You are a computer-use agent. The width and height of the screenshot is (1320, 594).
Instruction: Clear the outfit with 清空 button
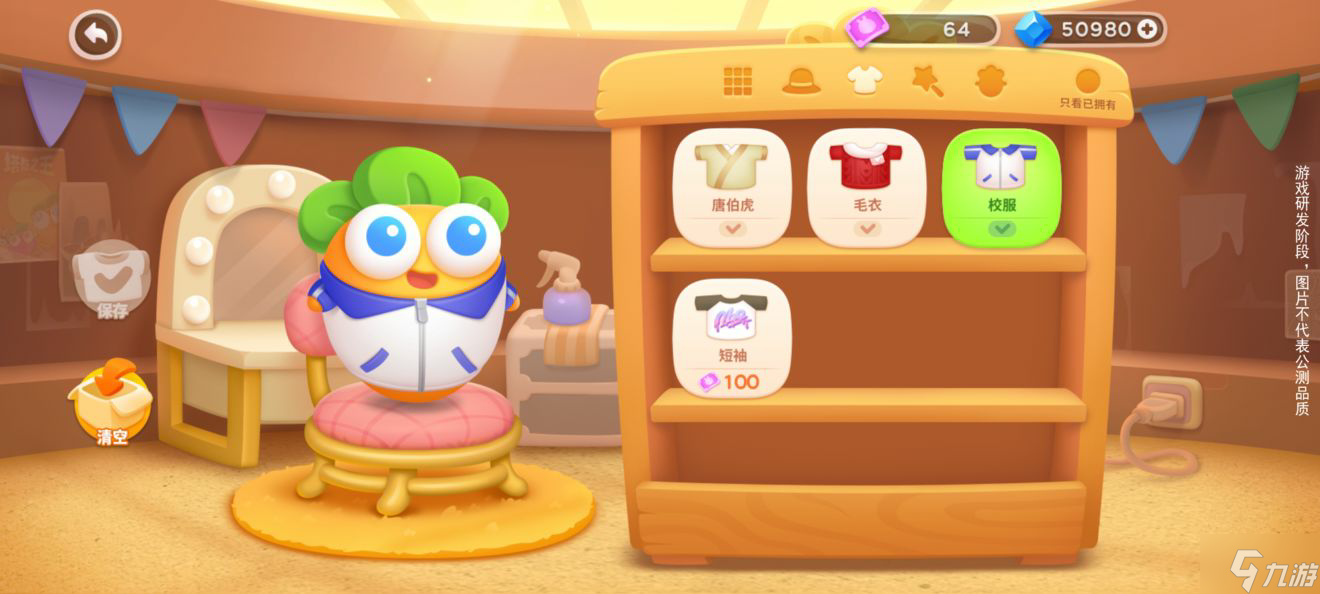(111, 403)
